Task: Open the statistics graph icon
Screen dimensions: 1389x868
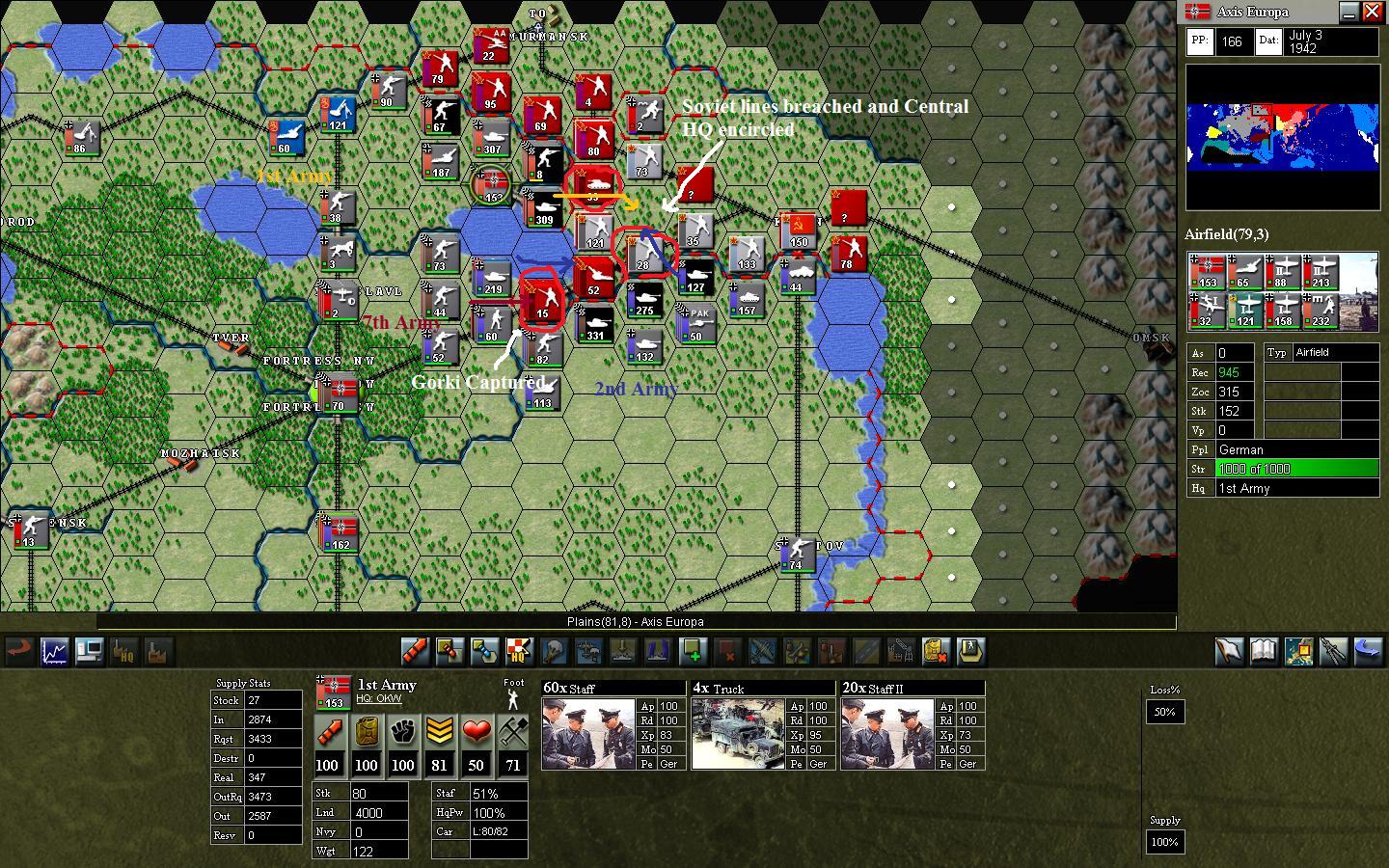Action: pos(54,651)
